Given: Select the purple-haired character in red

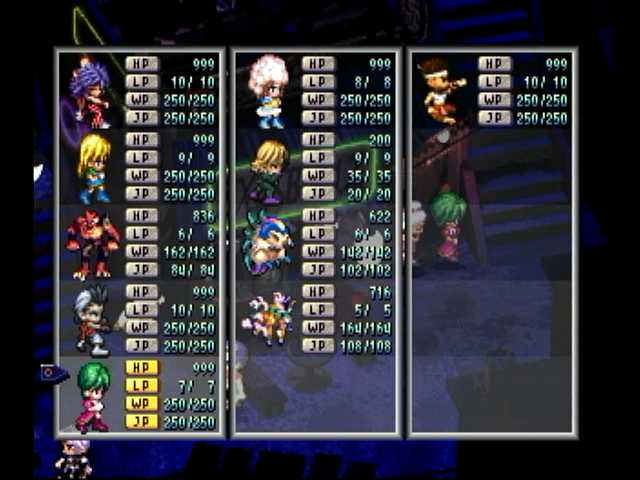Looking at the screenshot, I should pos(89,92).
